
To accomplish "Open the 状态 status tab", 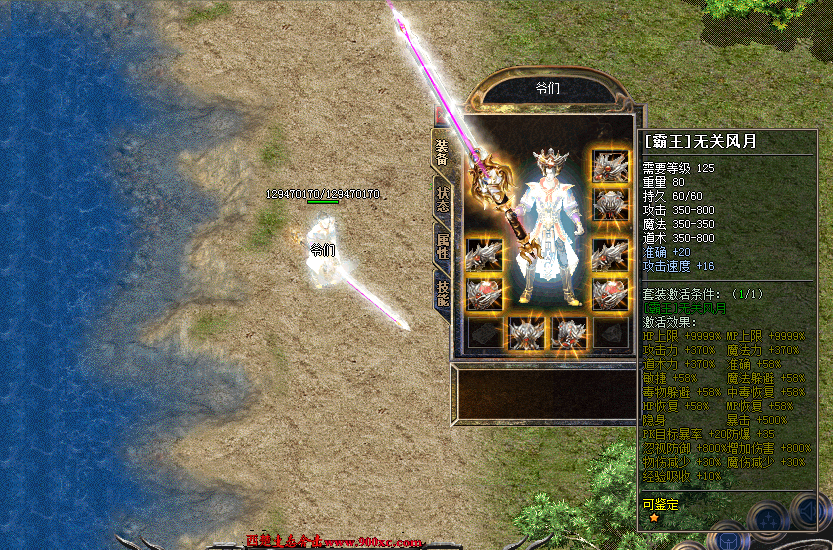I will (x=441, y=197).
